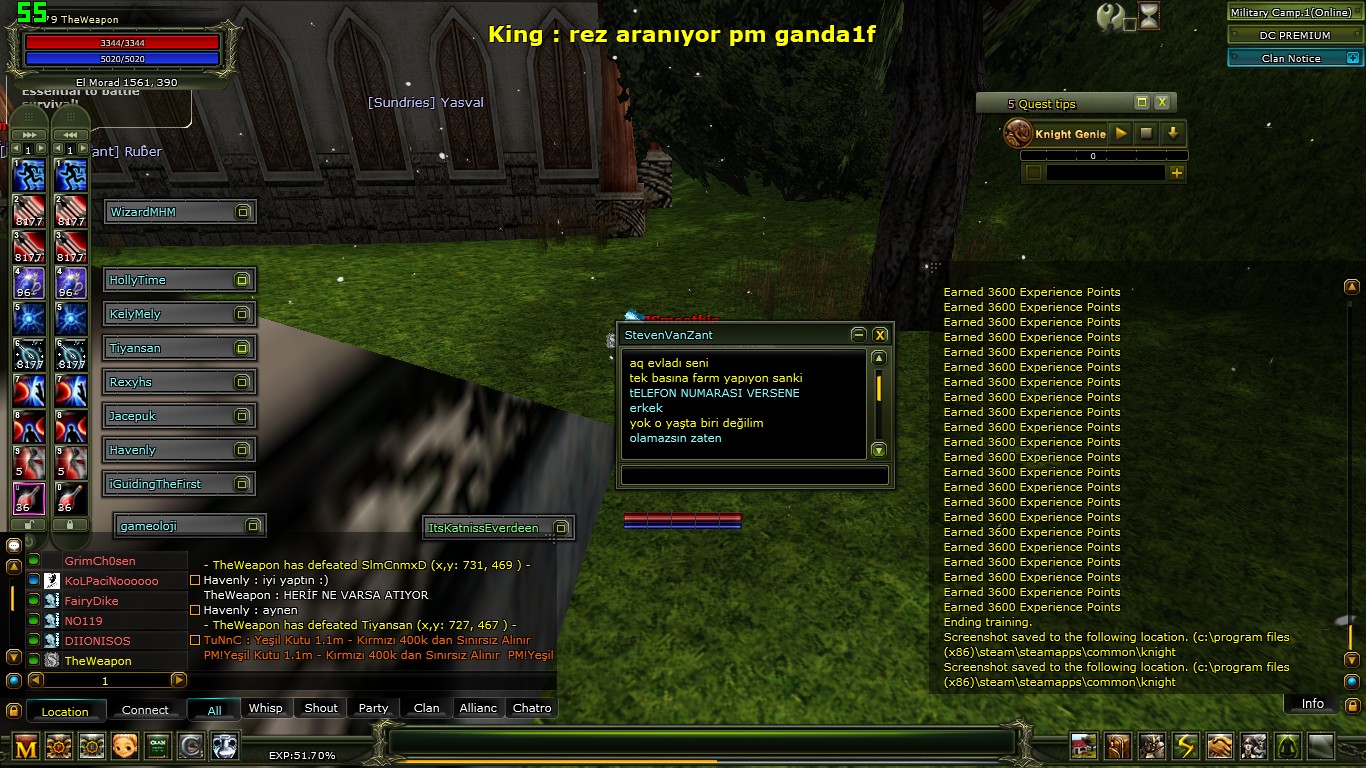The image size is (1366, 768).
Task: Click the handshake trade icon
Action: pyautogui.click(x=1219, y=746)
